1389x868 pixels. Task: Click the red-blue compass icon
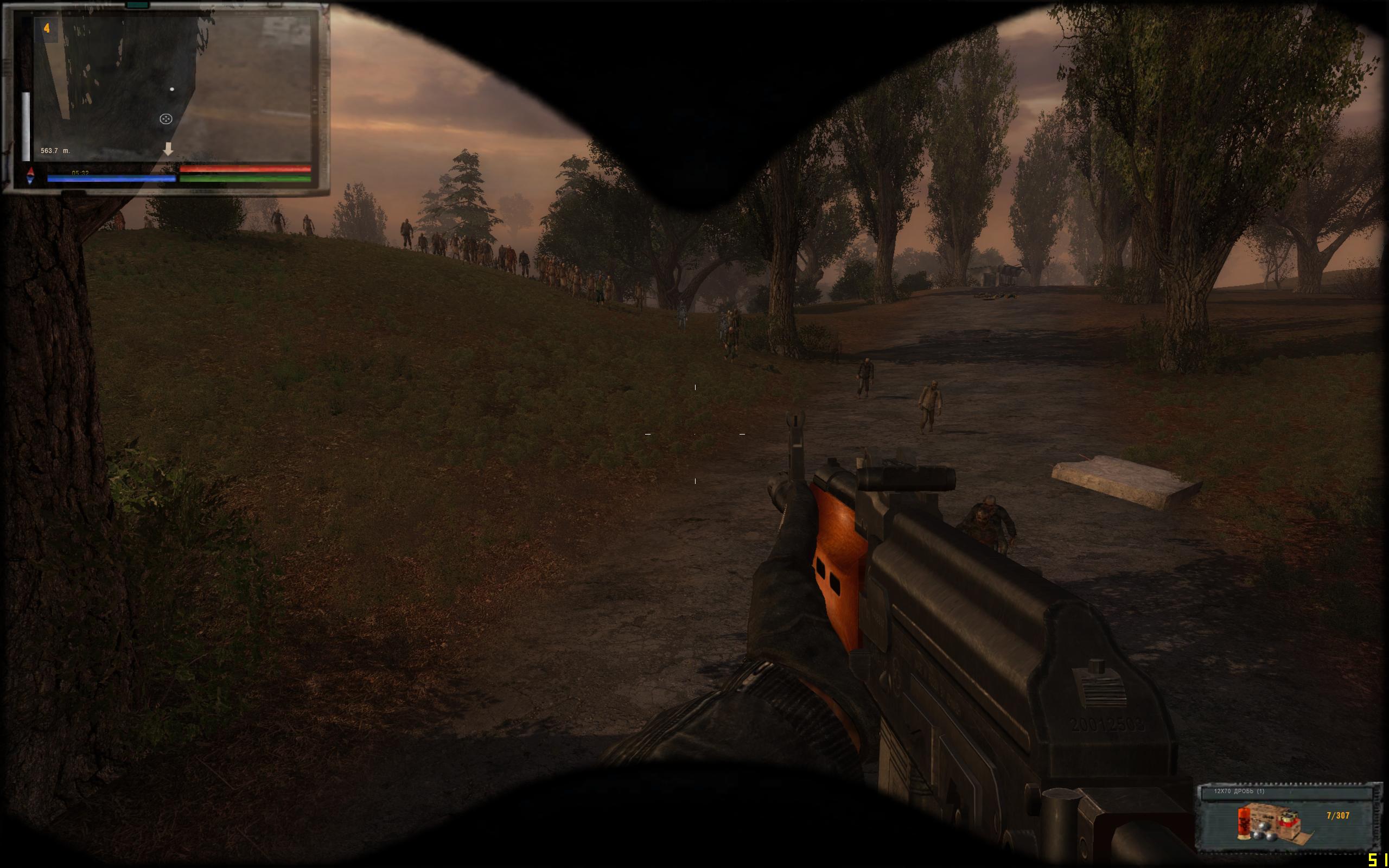30,176
